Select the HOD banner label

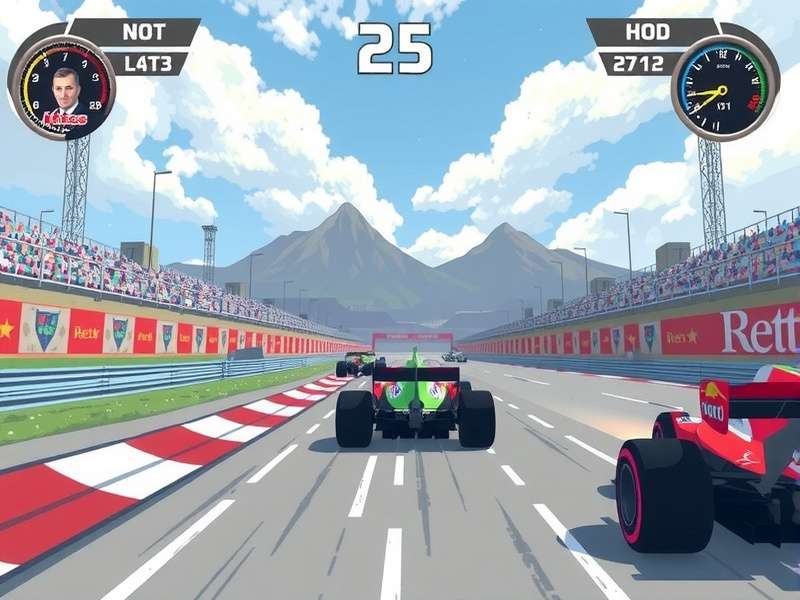647,31
